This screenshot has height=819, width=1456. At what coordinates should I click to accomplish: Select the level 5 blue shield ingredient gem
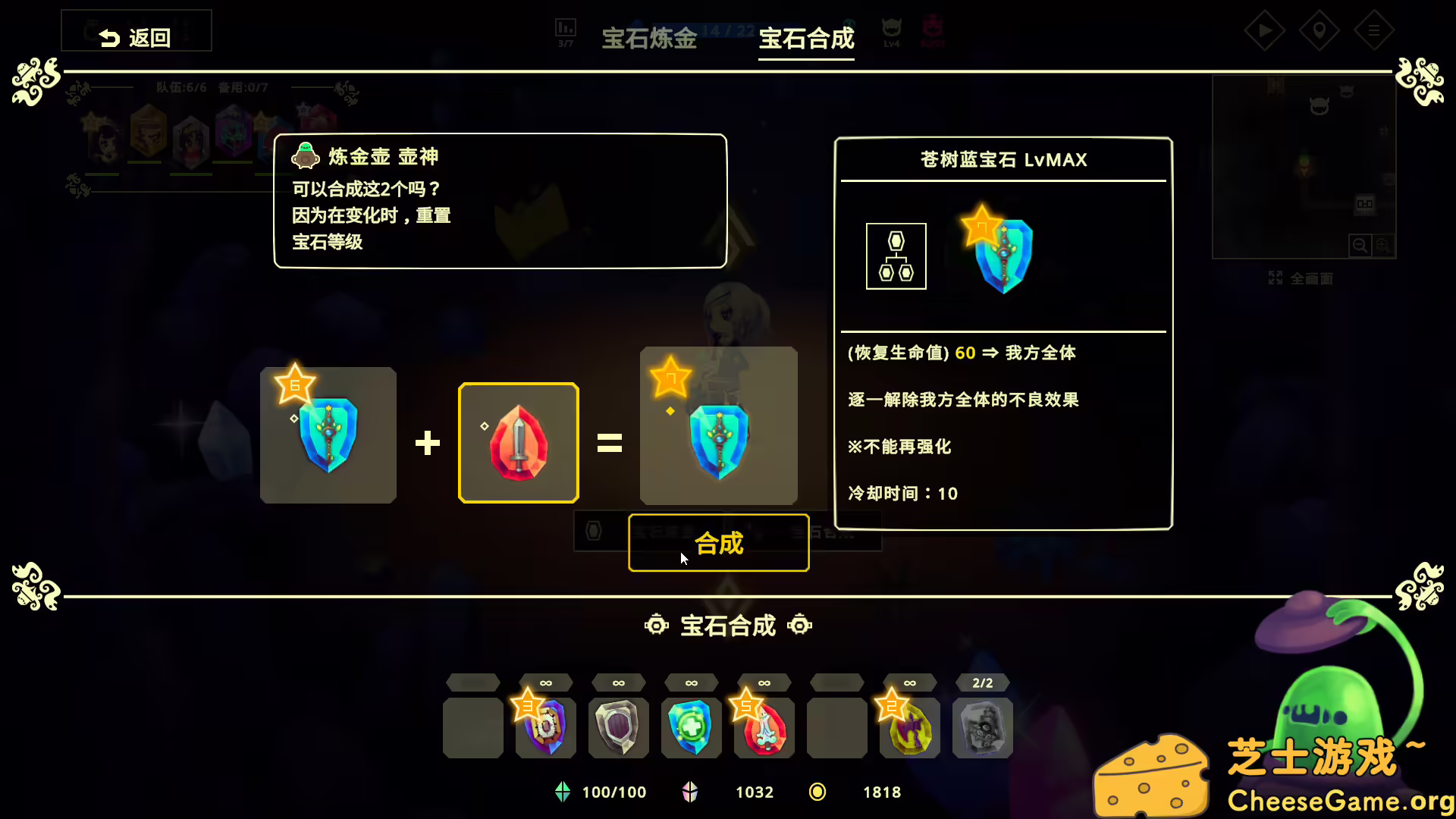pyautogui.click(x=328, y=435)
